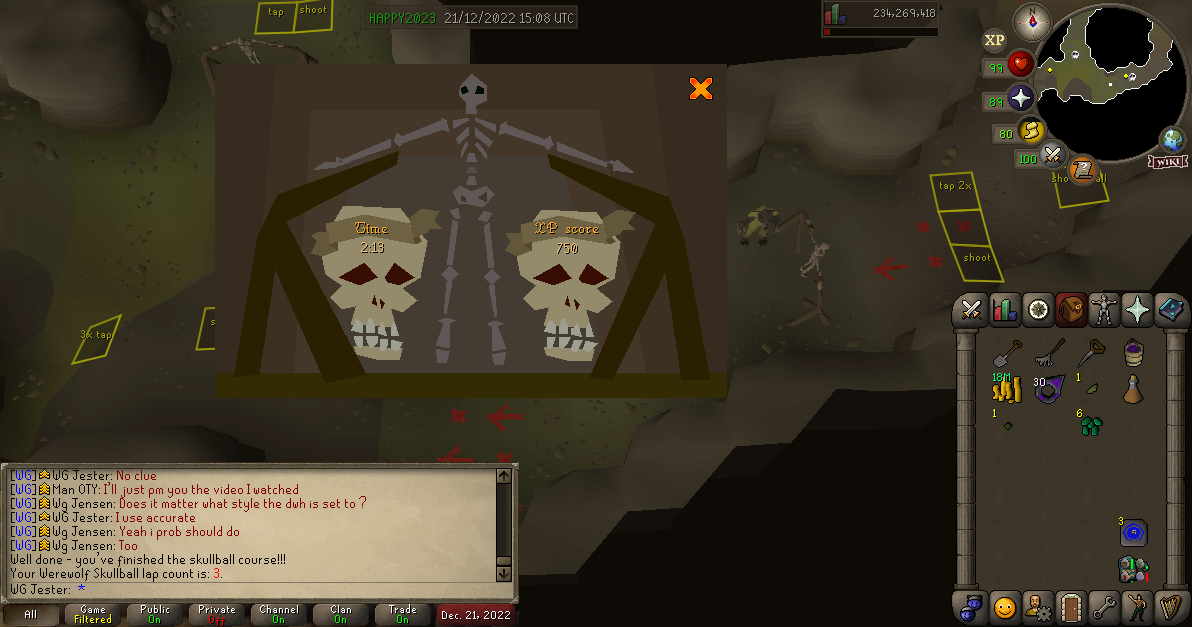
Task: Show the Game chat channel
Action: 93,614
